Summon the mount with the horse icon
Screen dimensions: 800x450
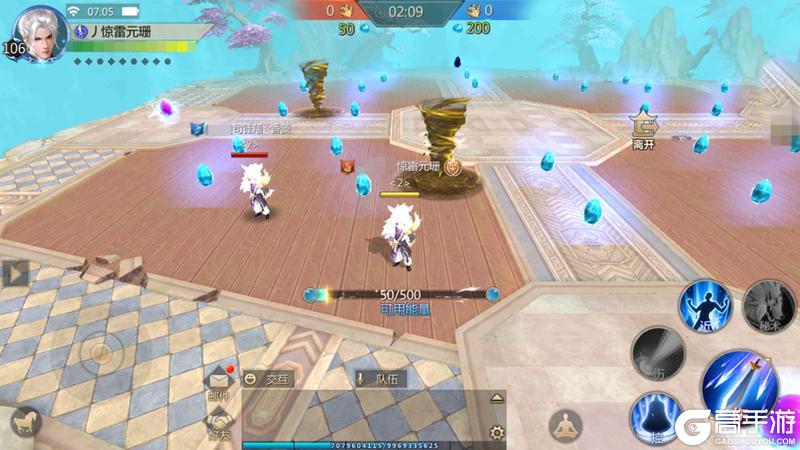20,421
